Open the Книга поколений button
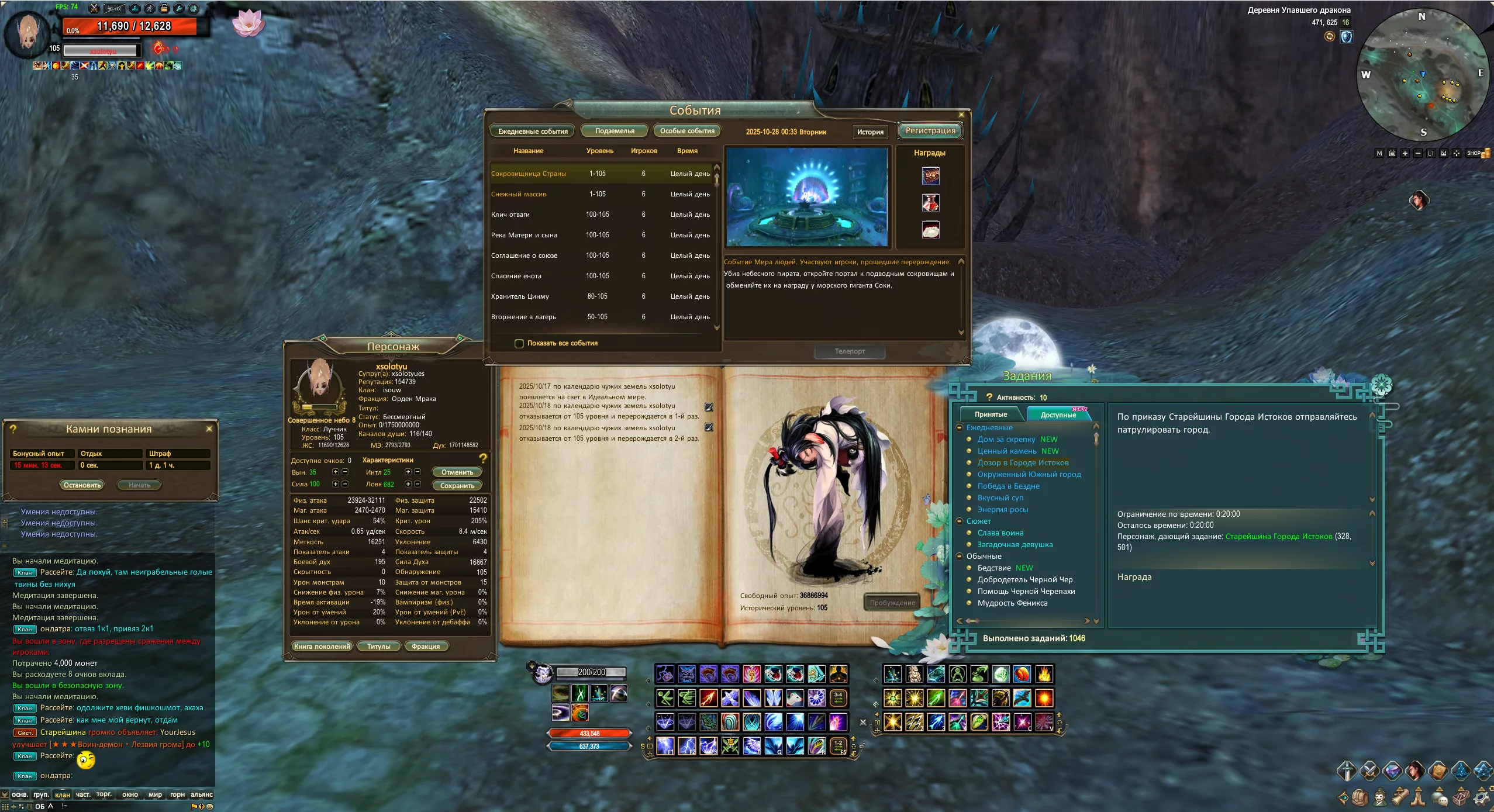The height and width of the screenshot is (812, 1494). (x=322, y=646)
